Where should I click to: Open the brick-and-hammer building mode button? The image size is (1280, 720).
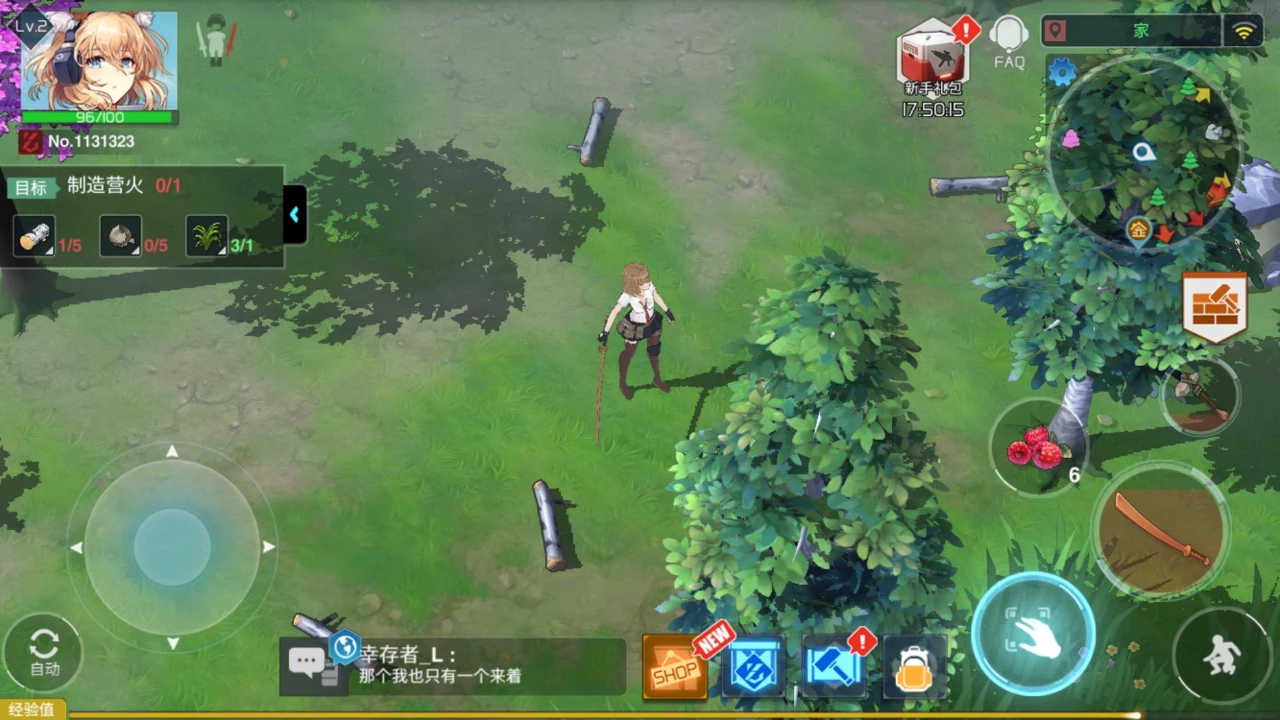1215,305
